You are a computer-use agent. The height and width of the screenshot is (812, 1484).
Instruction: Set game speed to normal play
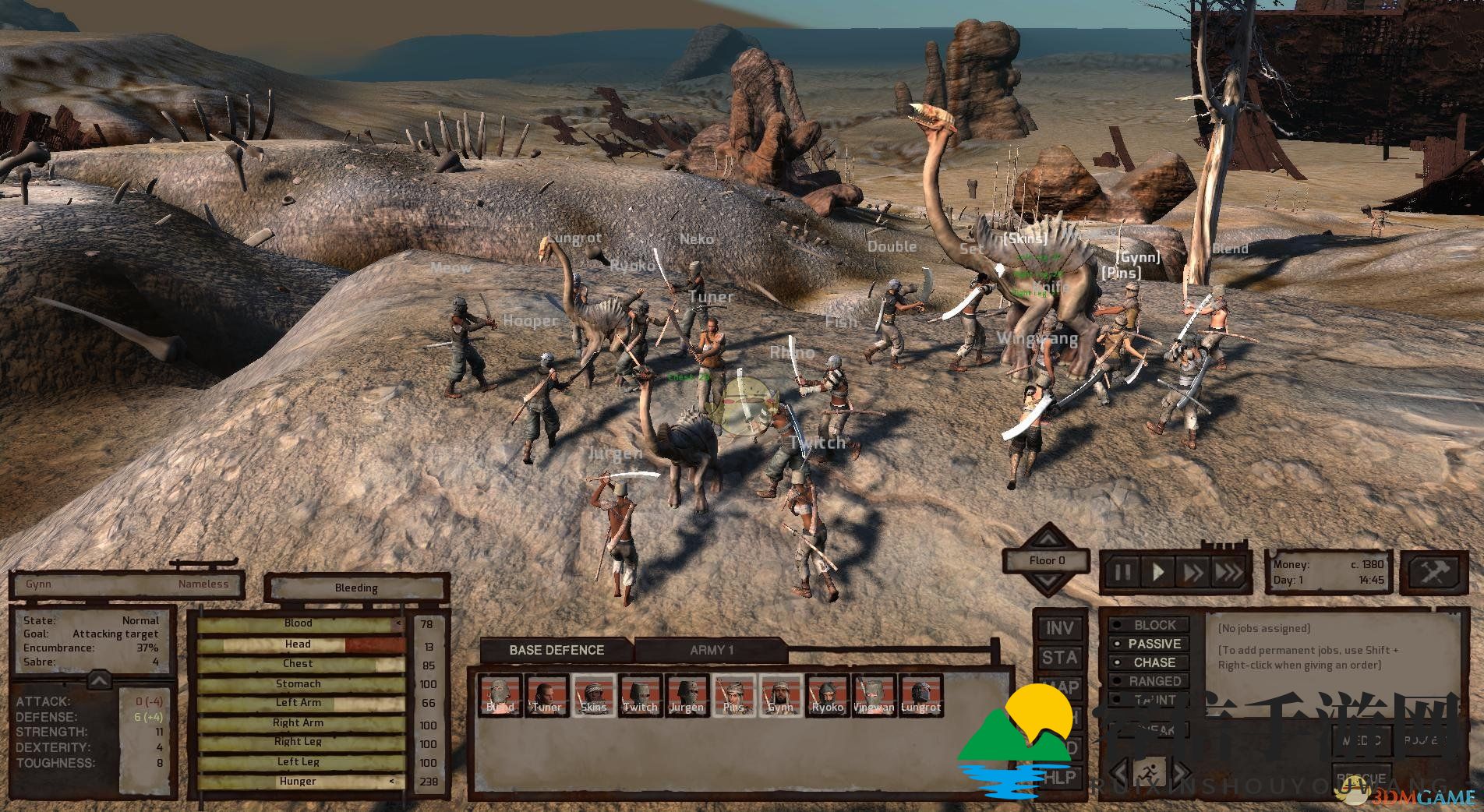pyautogui.click(x=1158, y=573)
